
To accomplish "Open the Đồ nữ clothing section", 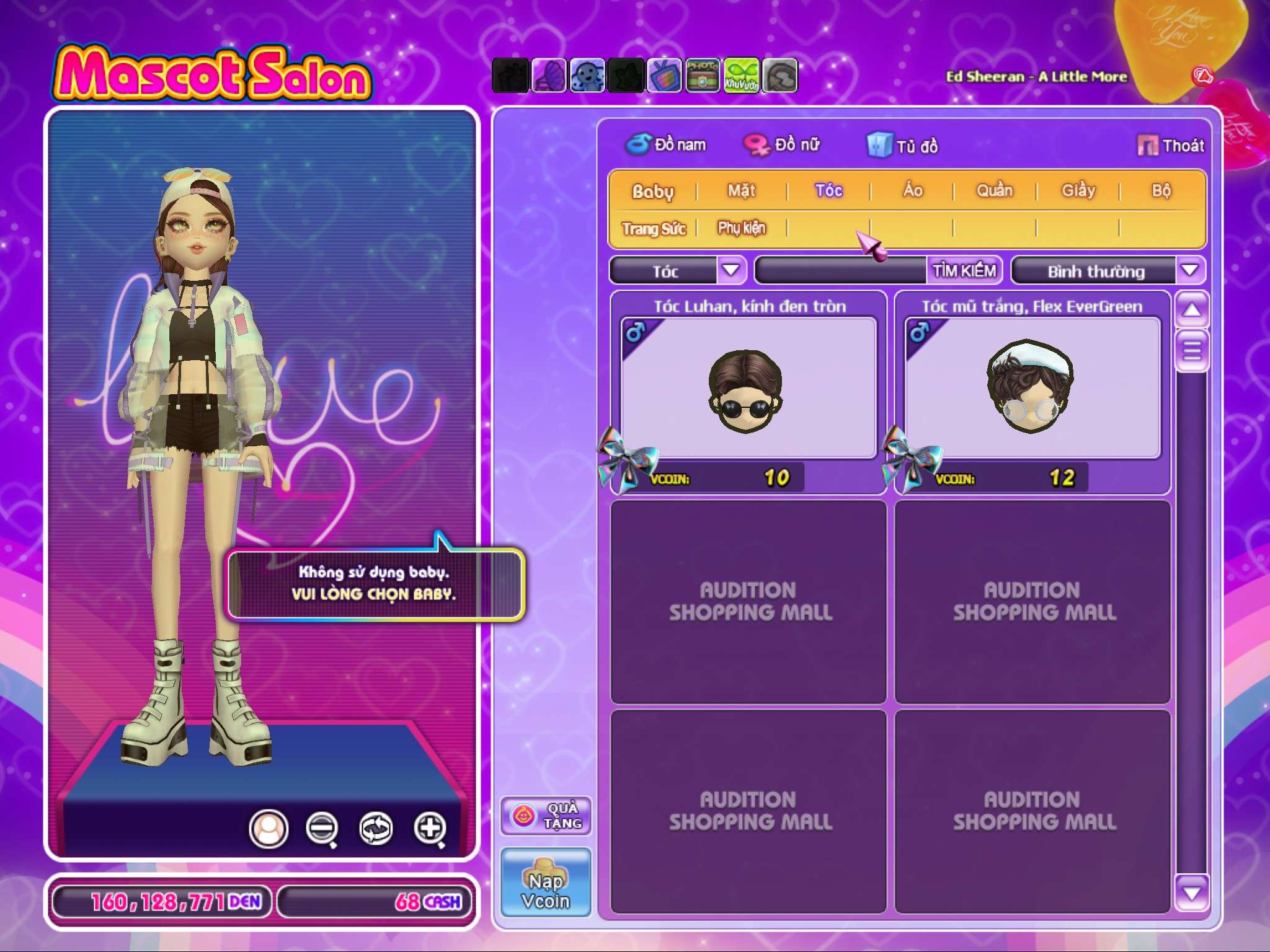I will pyautogui.click(x=783, y=145).
